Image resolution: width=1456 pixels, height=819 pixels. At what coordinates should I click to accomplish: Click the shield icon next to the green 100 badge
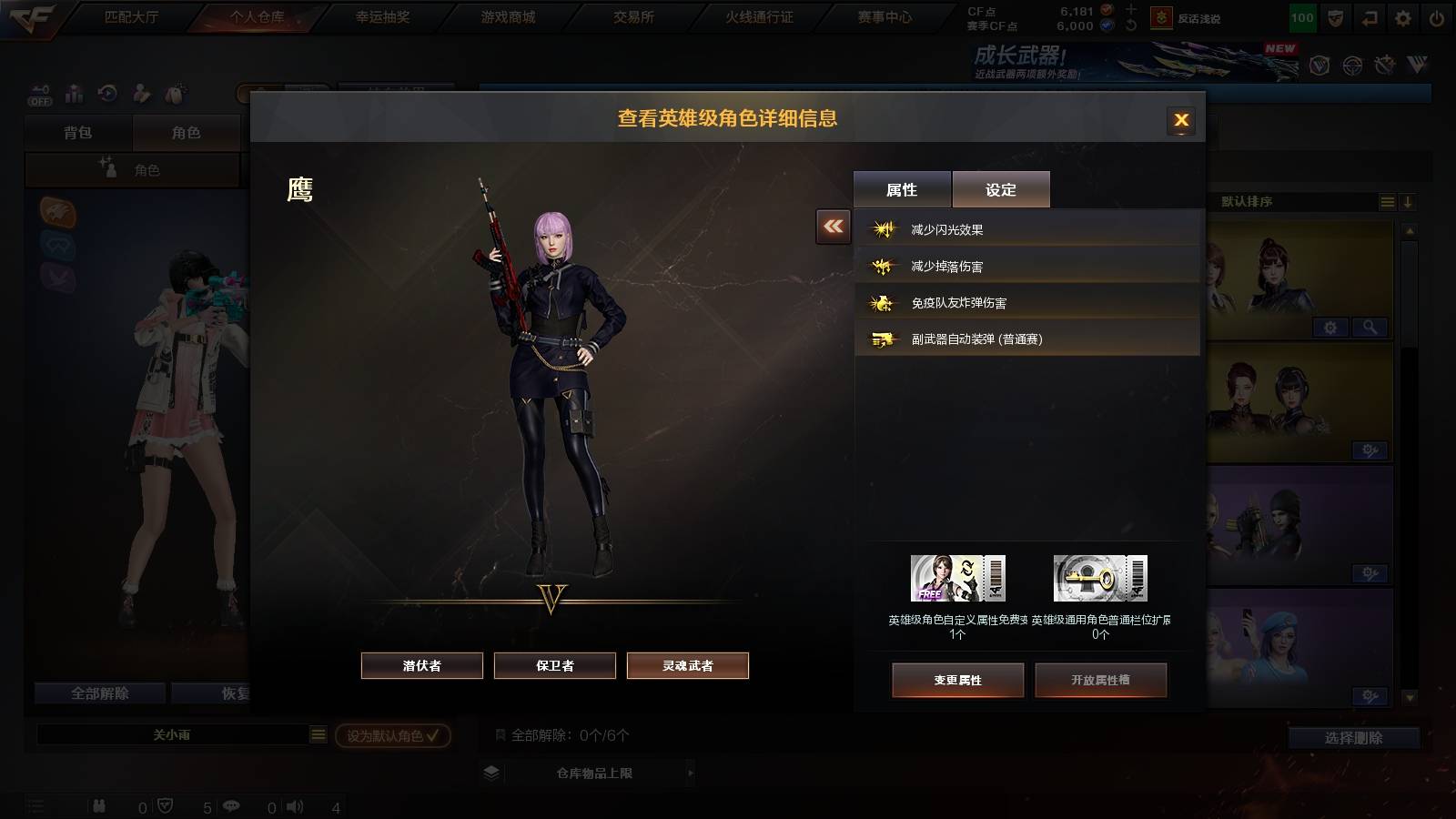click(x=1334, y=16)
